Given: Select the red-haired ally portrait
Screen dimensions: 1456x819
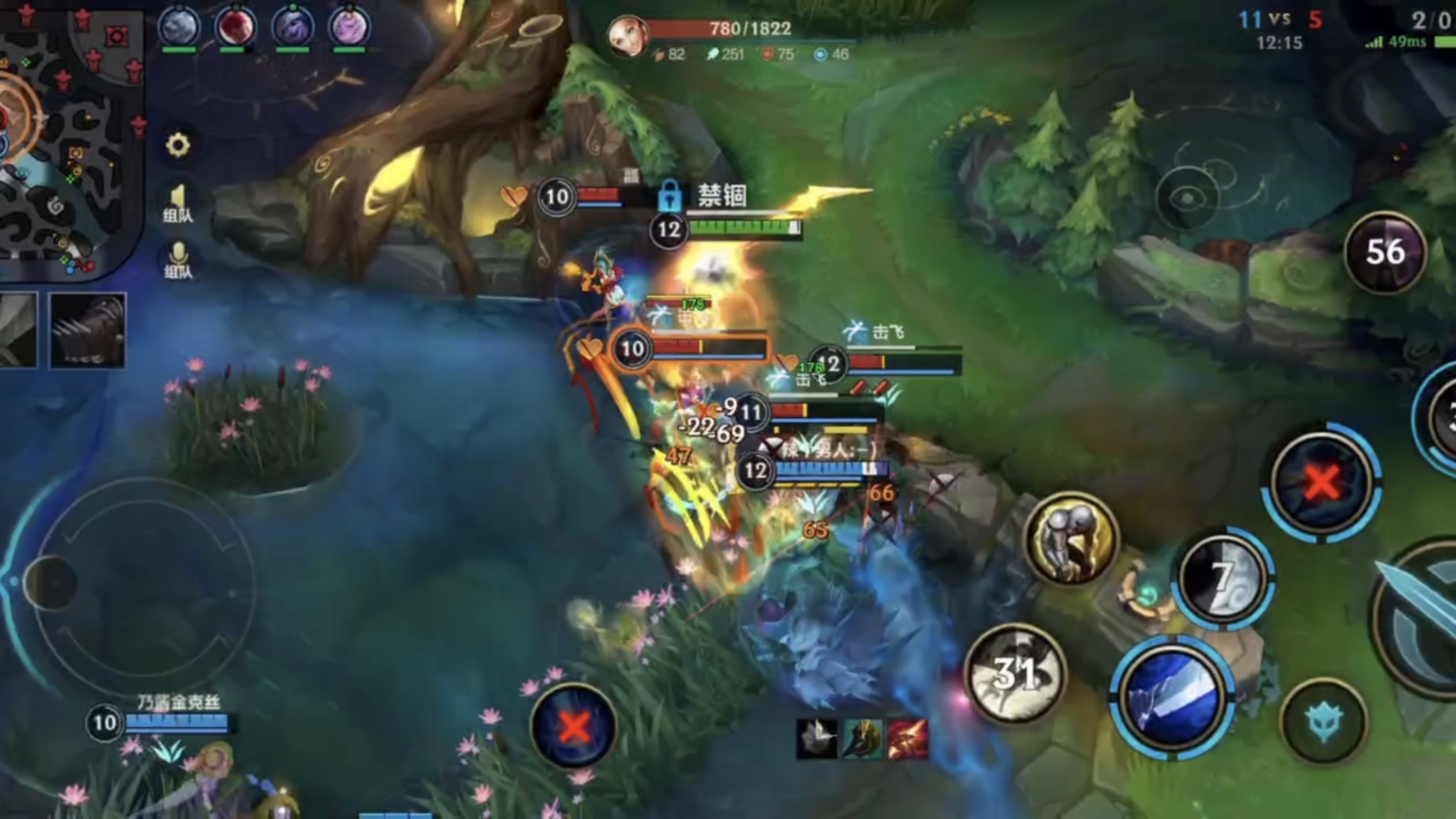Looking at the screenshot, I should (x=235, y=27).
